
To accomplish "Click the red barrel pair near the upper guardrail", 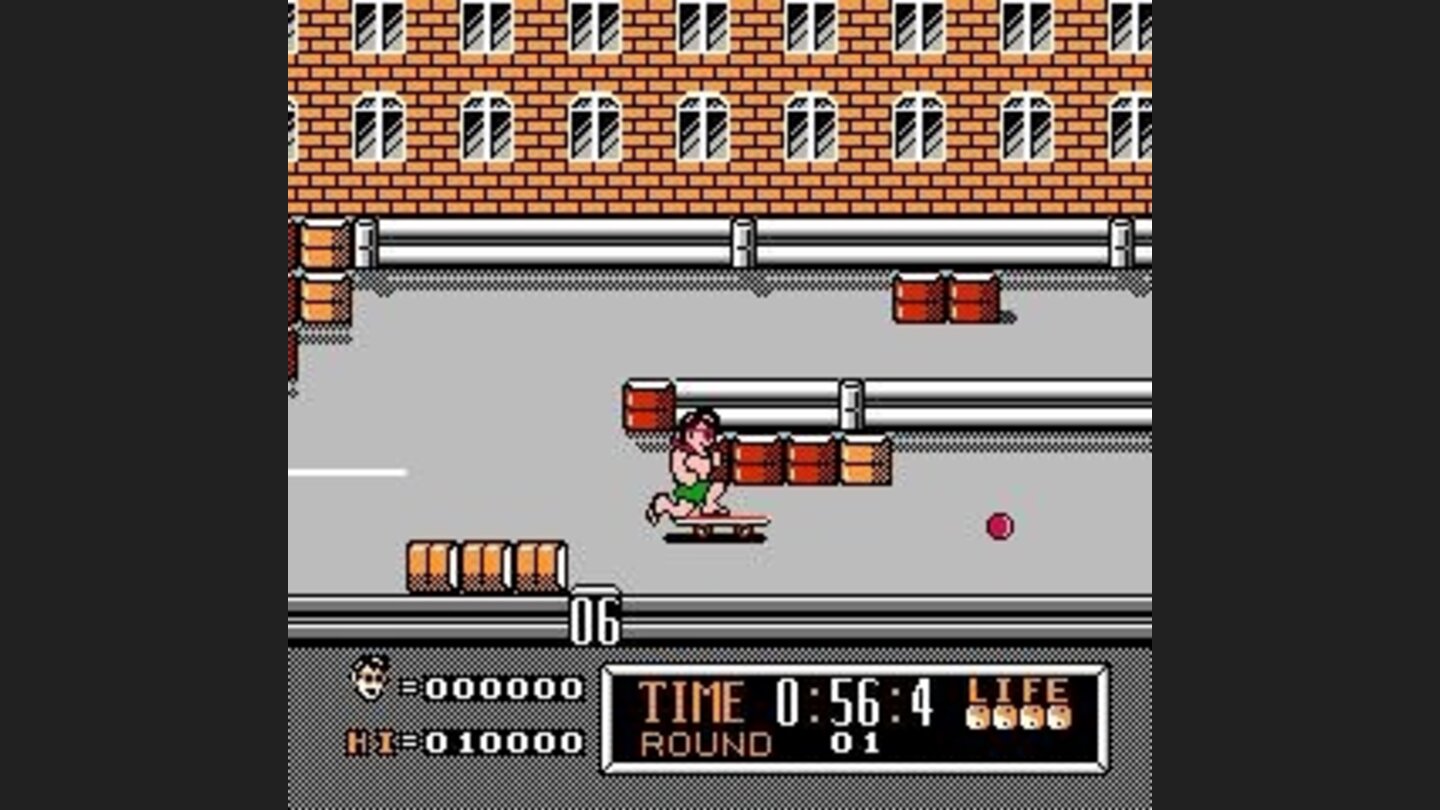I will click(x=945, y=300).
